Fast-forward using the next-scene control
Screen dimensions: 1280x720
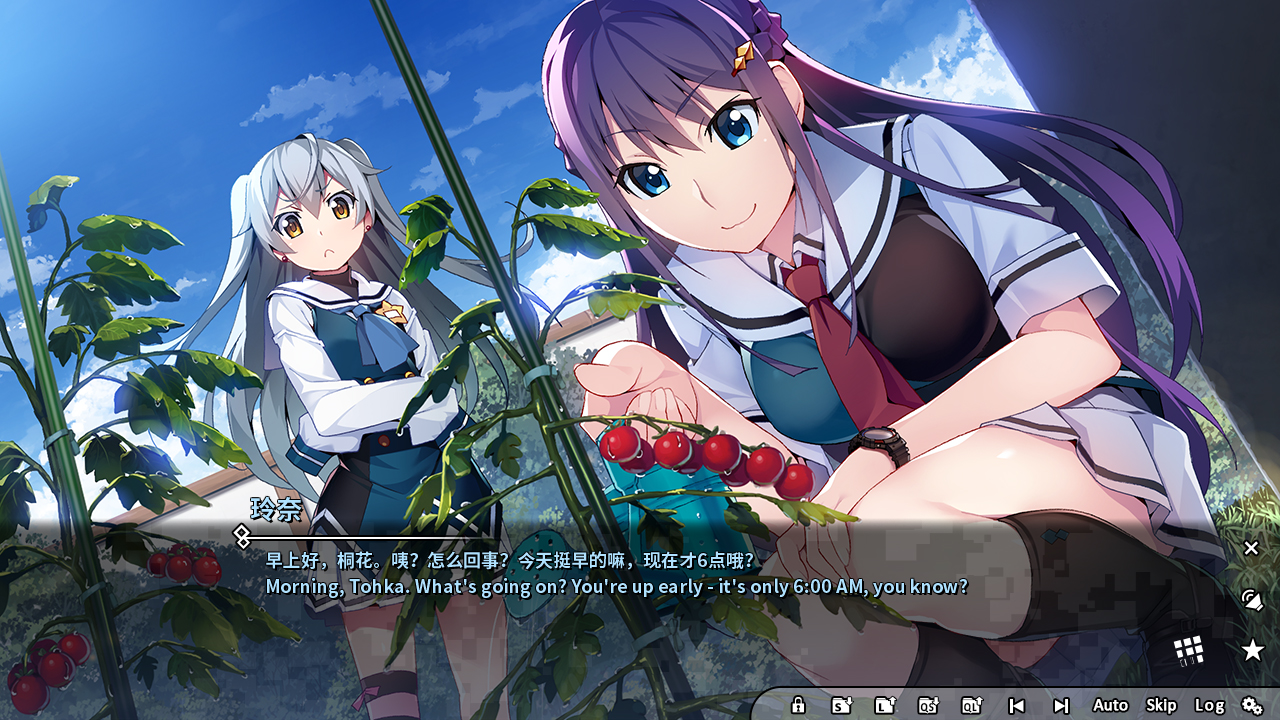click(1062, 705)
